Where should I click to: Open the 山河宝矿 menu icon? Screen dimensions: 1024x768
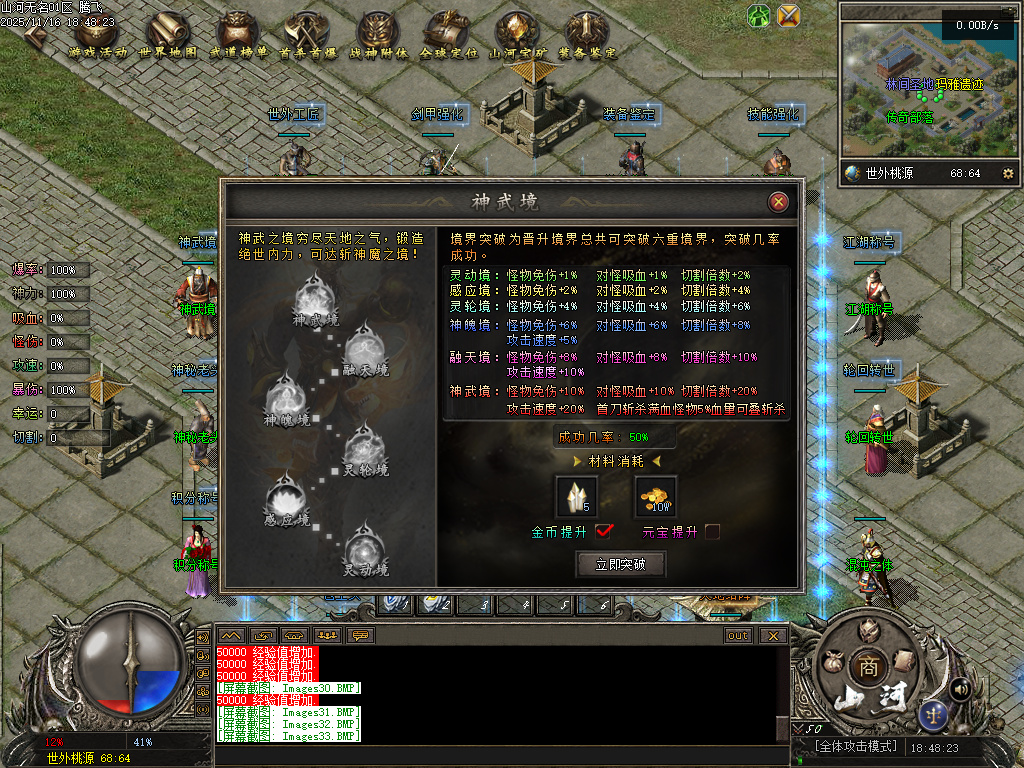(518, 34)
